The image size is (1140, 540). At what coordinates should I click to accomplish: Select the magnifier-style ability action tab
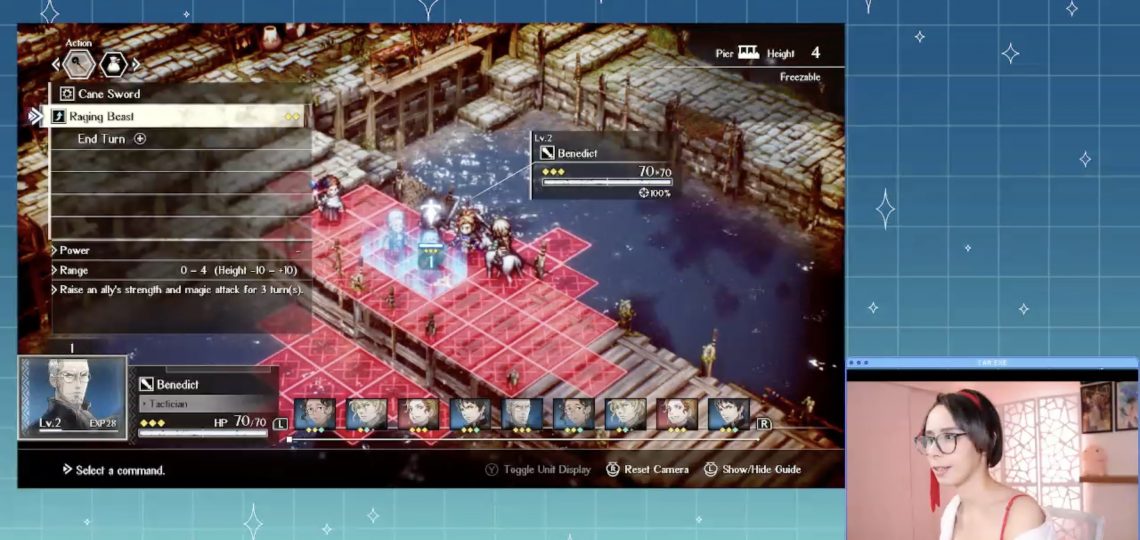[x=79, y=66]
